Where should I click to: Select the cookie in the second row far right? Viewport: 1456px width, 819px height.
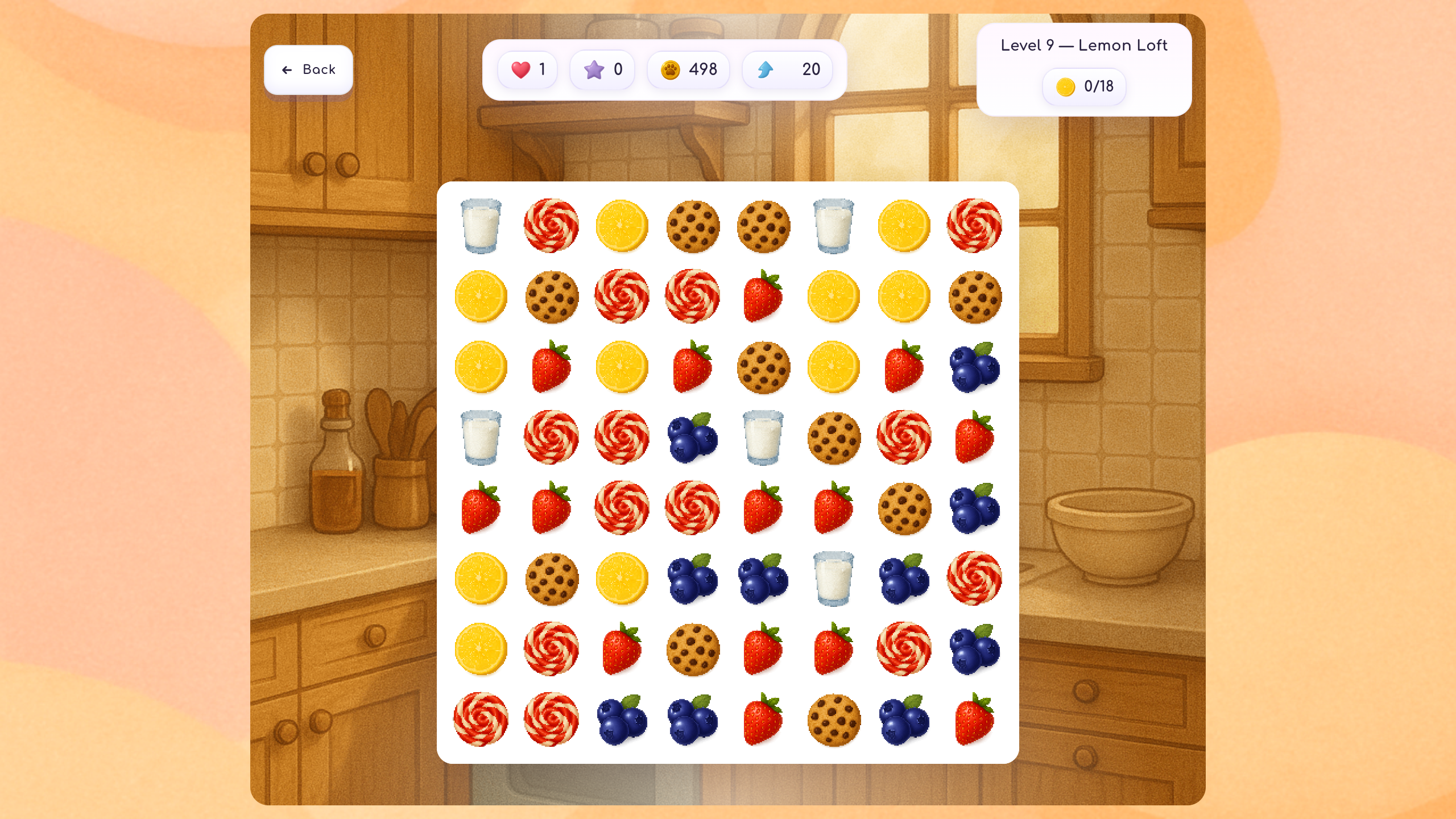(974, 296)
